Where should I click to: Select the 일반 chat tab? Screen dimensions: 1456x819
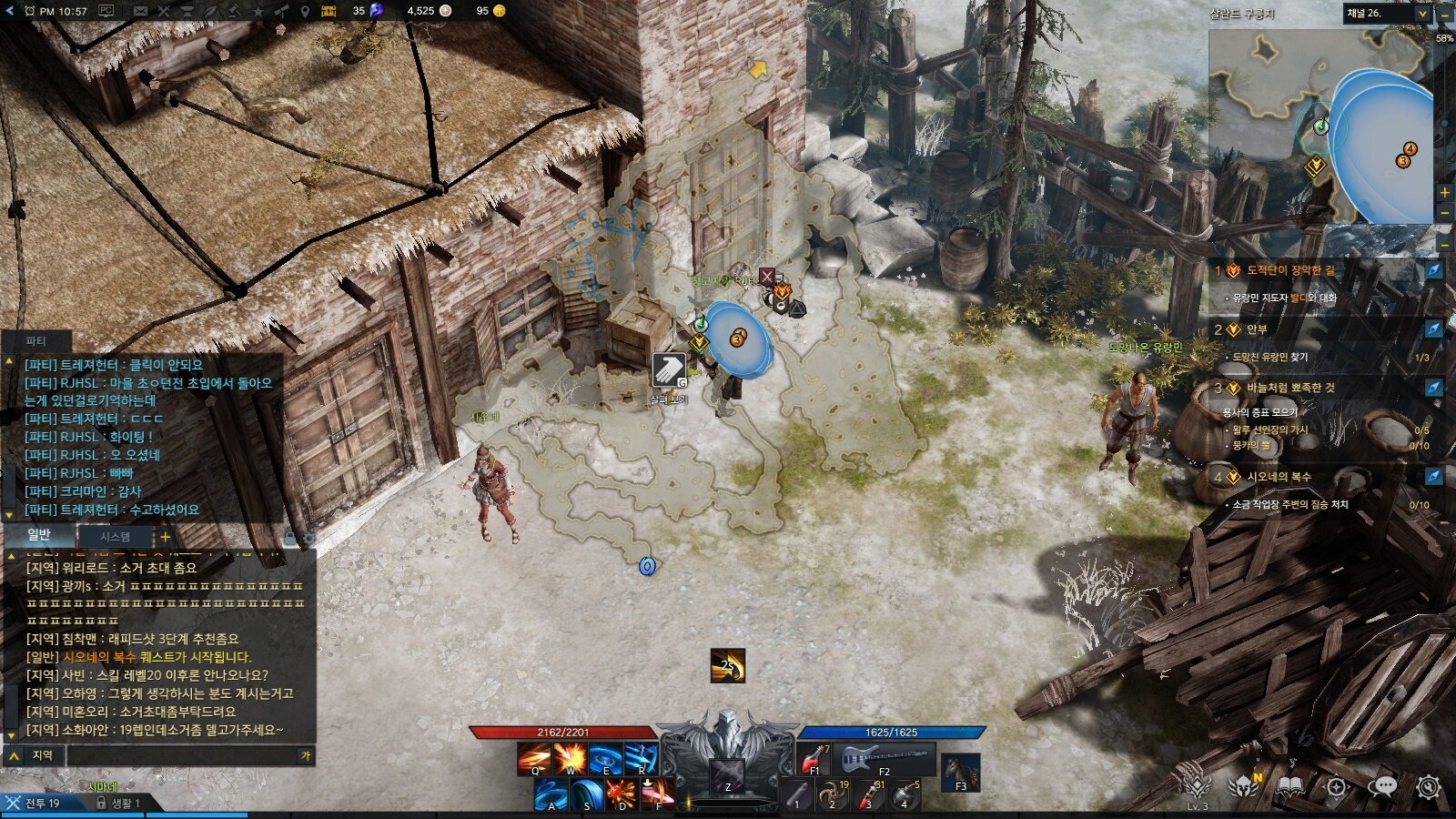(38, 535)
